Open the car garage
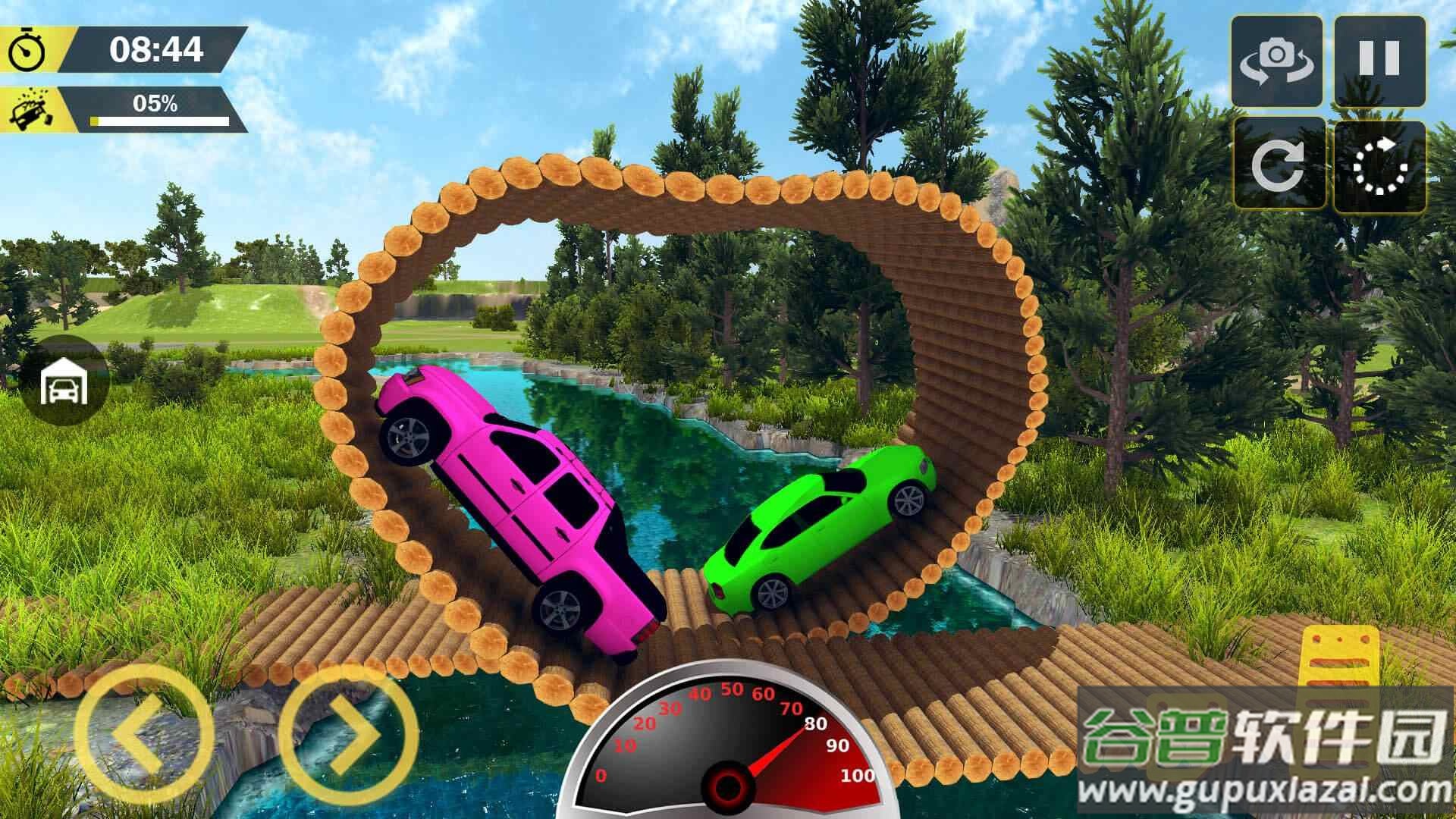The height and width of the screenshot is (819, 1456). point(64,381)
